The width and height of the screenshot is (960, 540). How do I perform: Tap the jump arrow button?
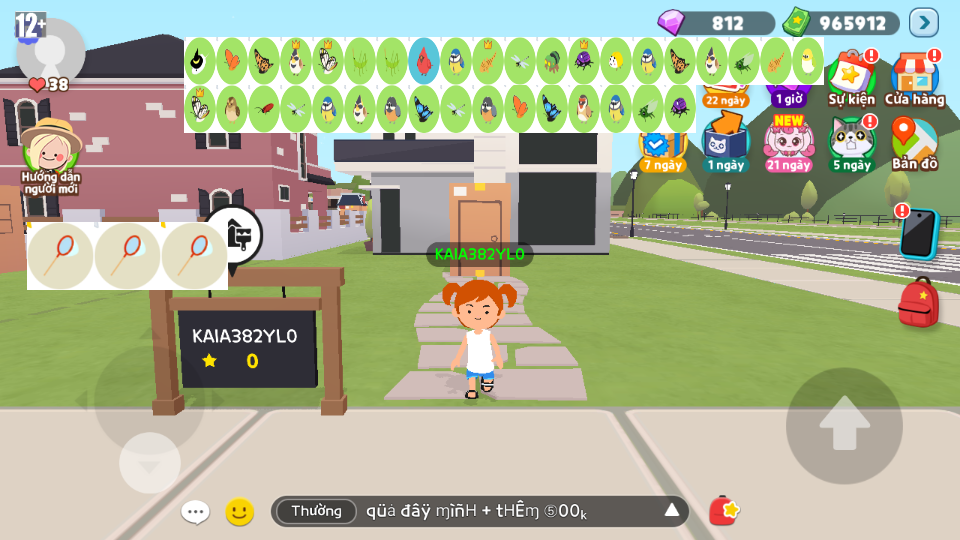coord(844,426)
